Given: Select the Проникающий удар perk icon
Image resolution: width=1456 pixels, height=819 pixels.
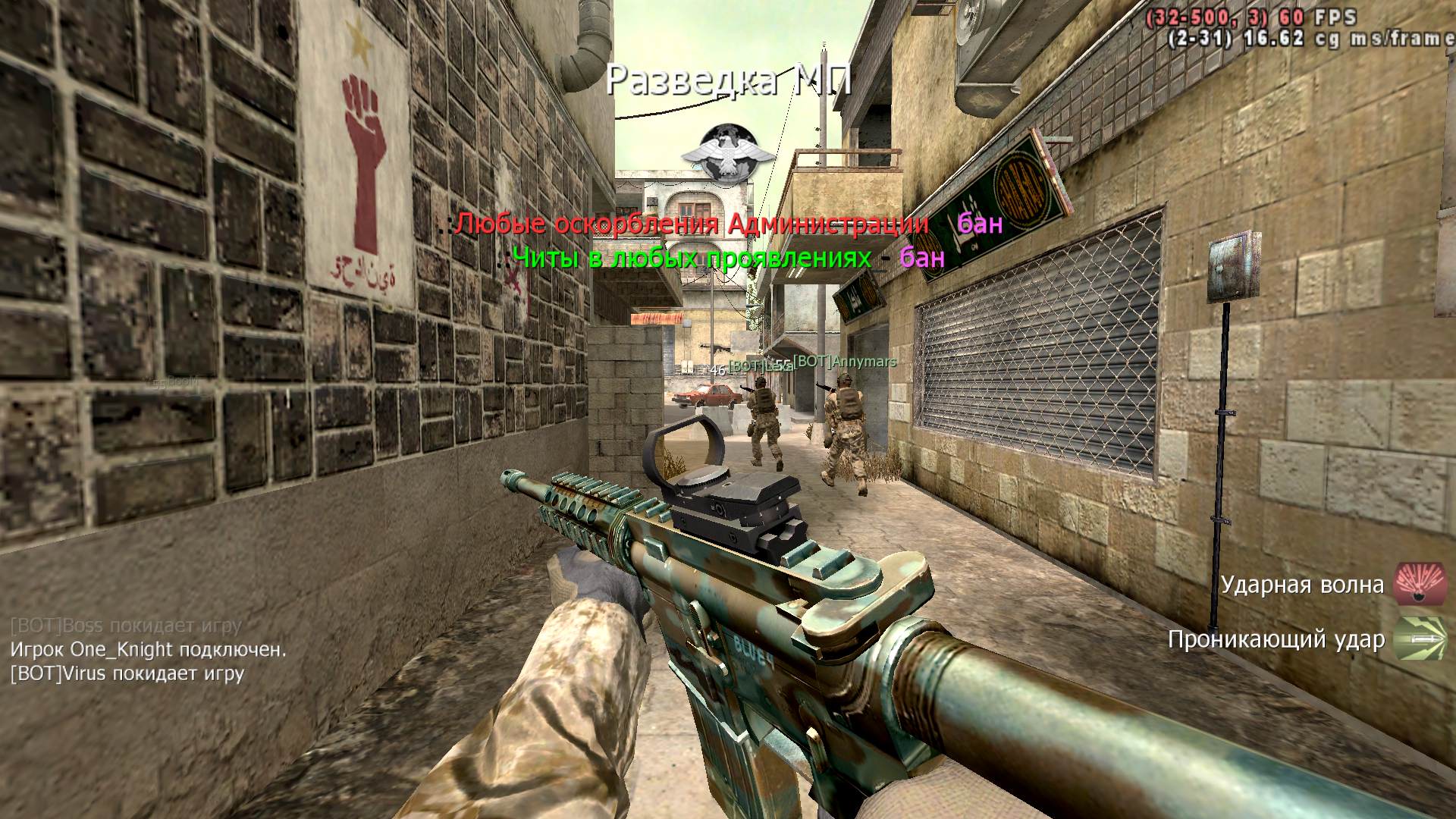Looking at the screenshot, I should (1420, 639).
